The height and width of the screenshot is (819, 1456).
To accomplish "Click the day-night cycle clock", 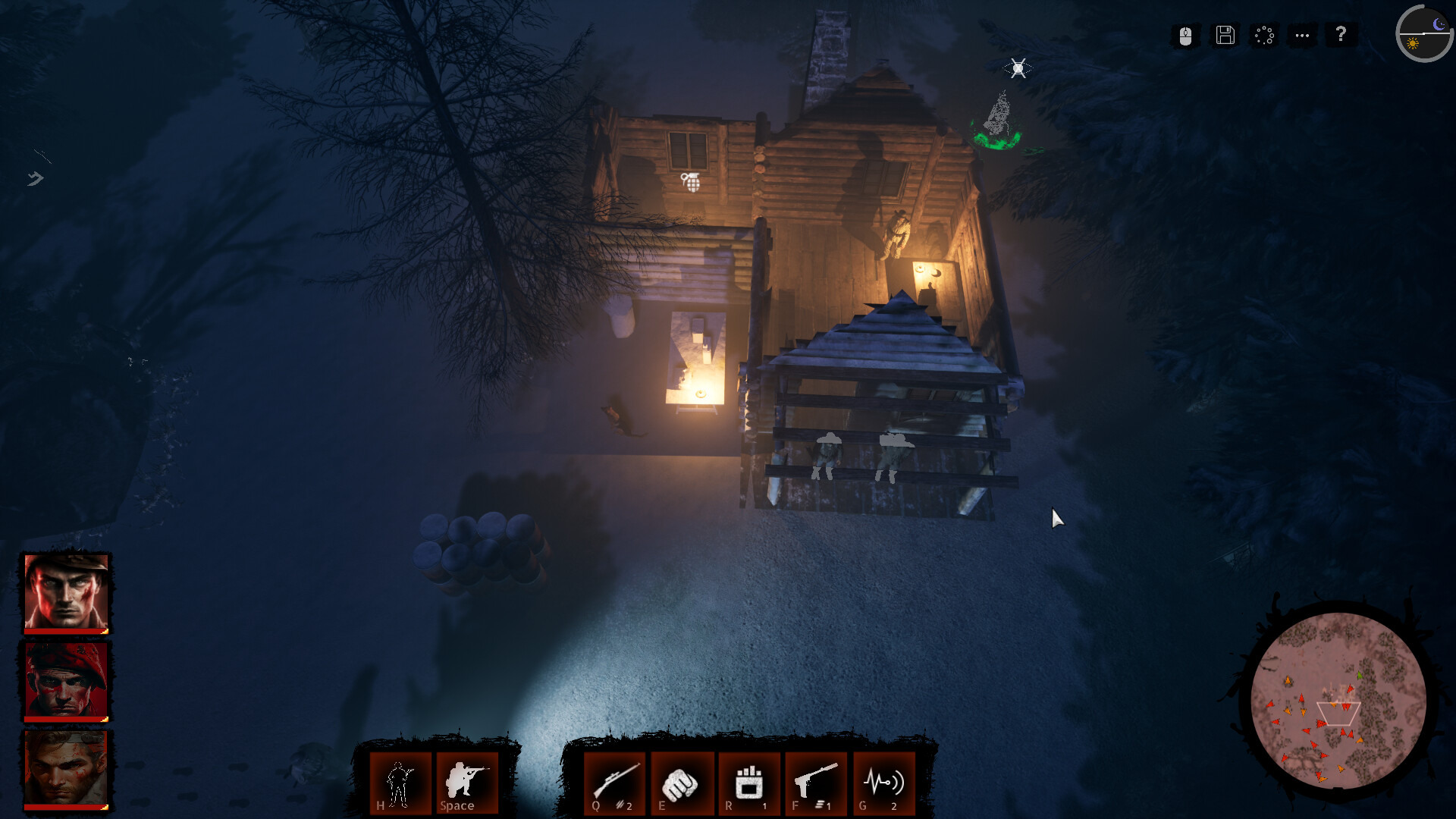I will [x=1424, y=33].
